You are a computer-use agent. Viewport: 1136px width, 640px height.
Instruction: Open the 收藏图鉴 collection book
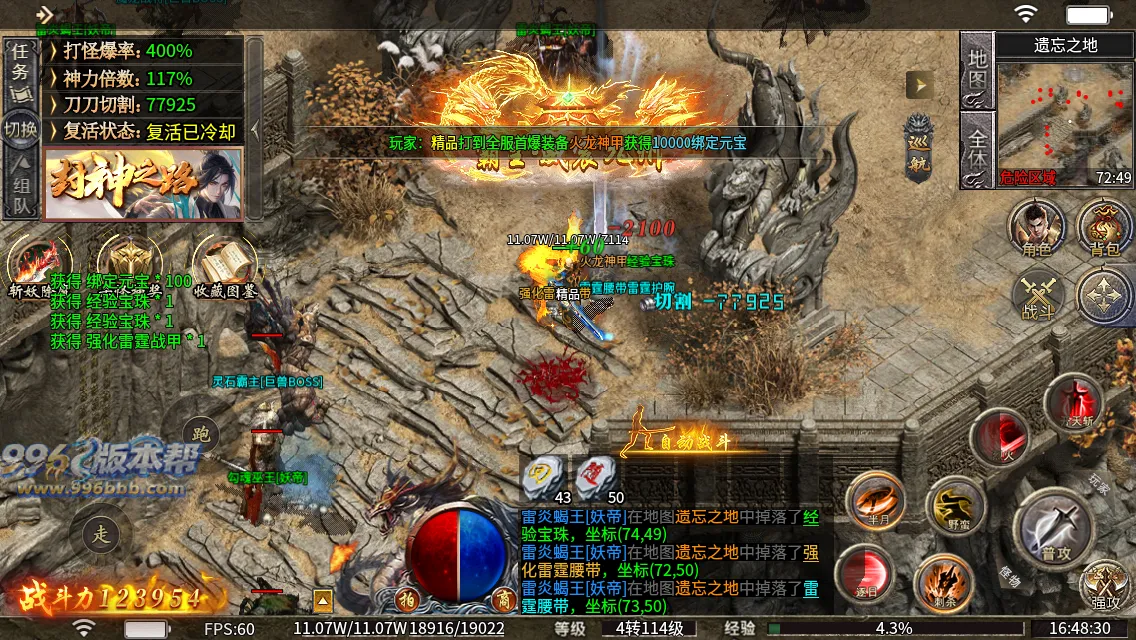pos(224,267)
